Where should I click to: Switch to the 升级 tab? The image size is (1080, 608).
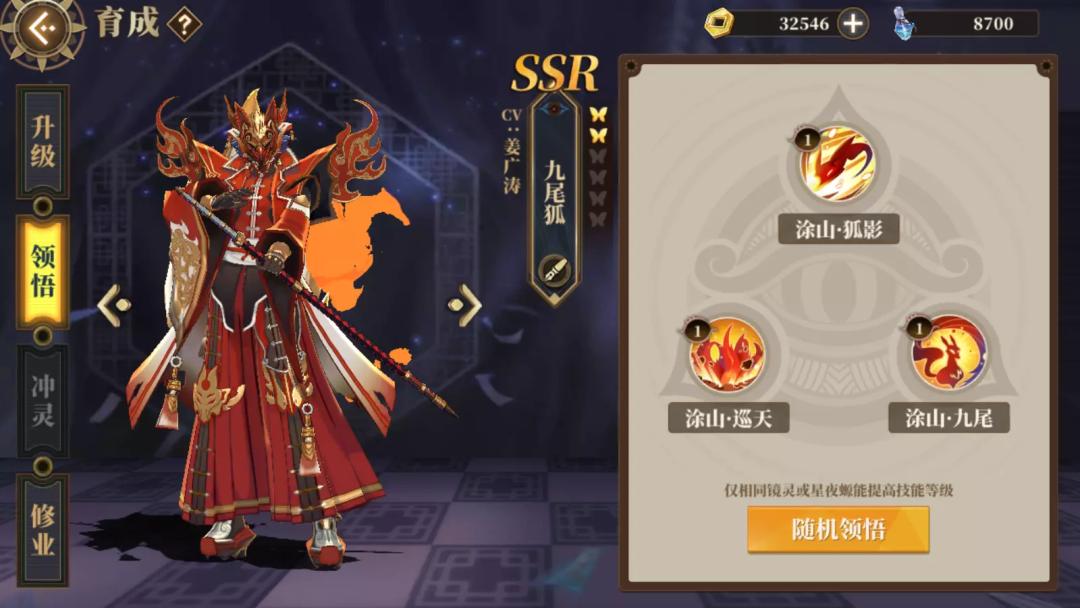43,141
